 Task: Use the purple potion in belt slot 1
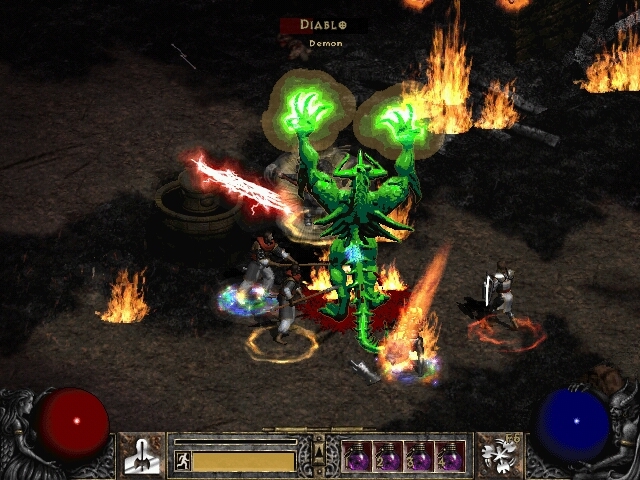point(357,455)
